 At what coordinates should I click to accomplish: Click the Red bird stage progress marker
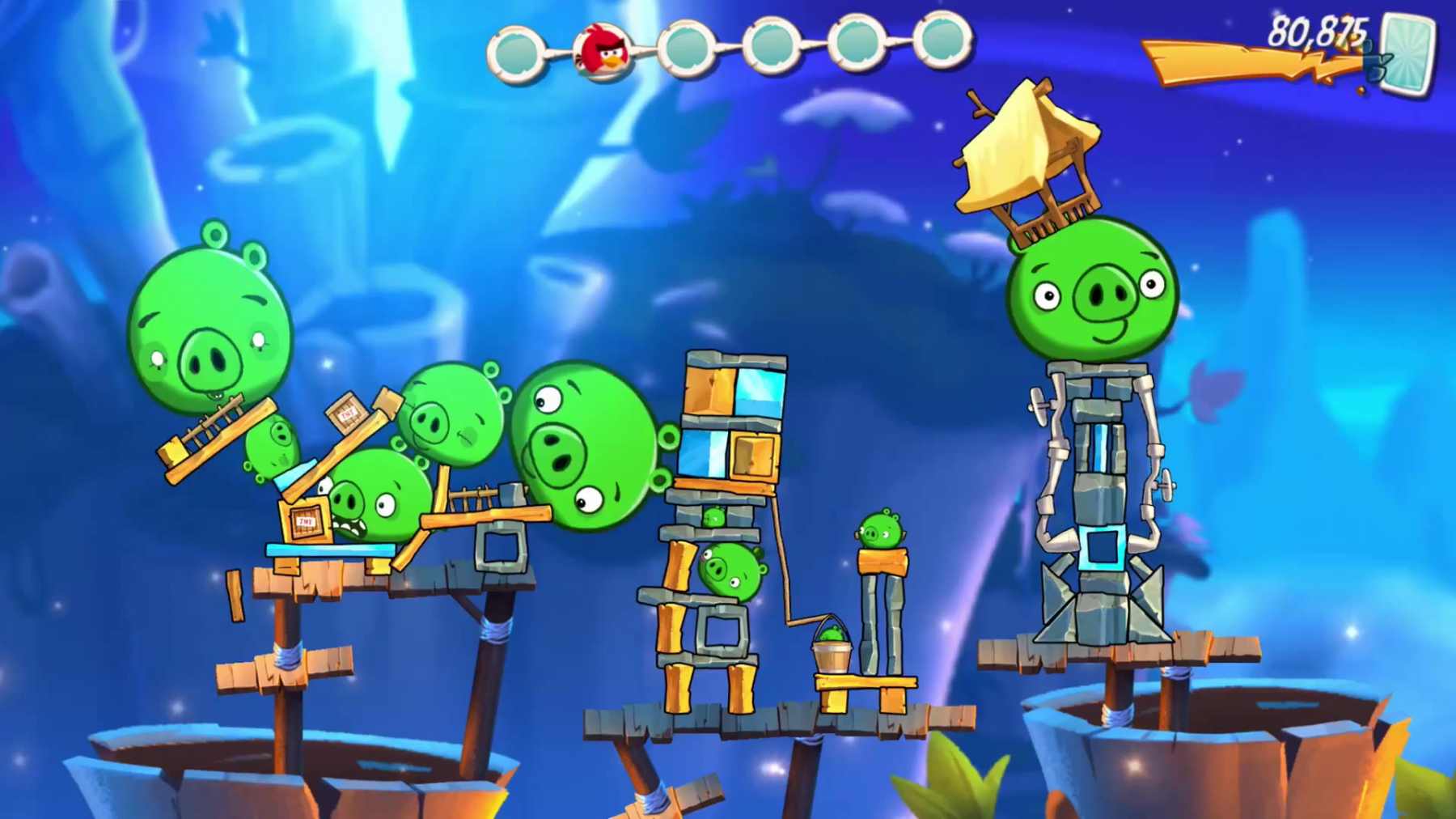603,49
